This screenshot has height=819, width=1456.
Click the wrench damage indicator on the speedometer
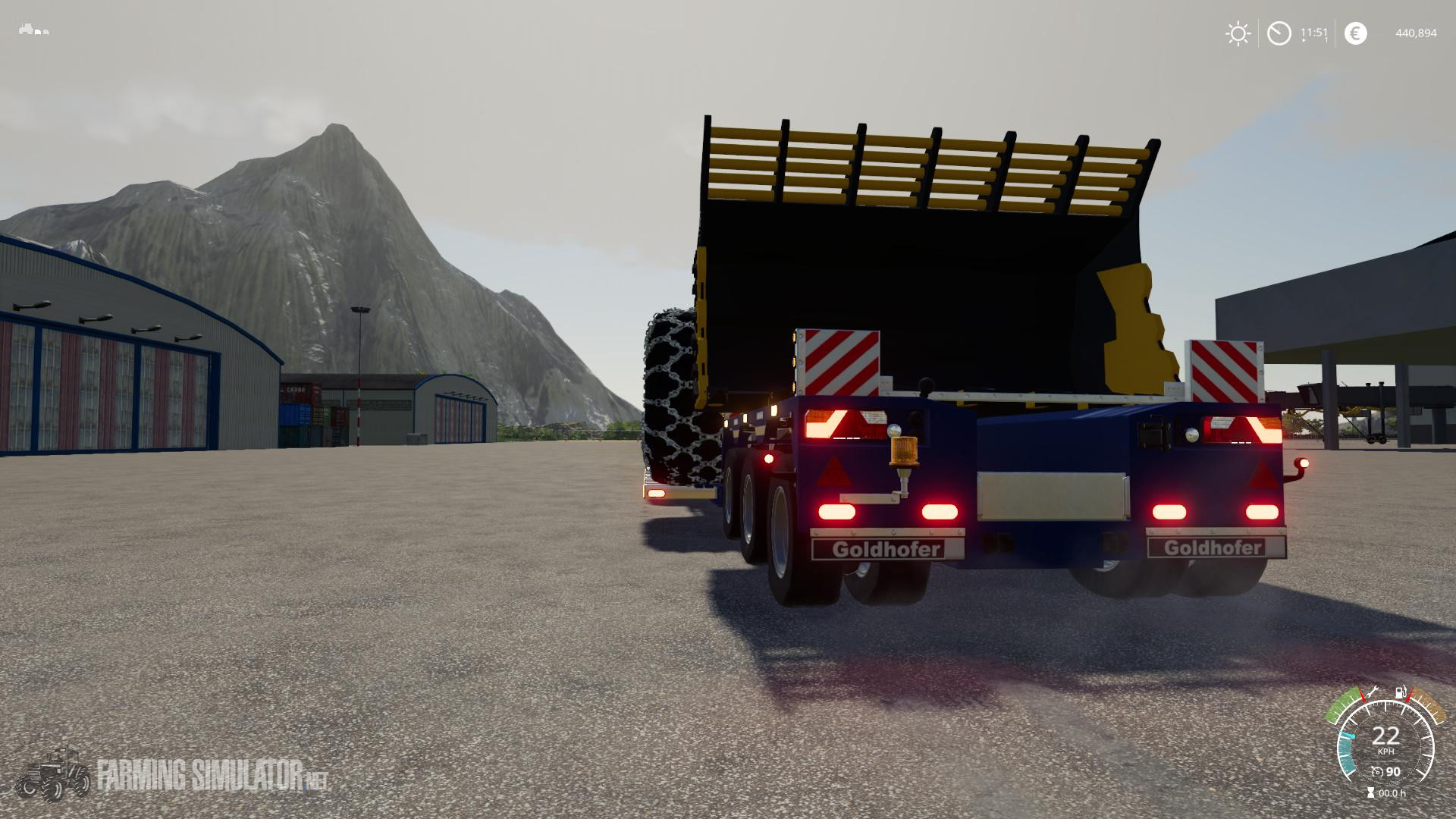point(1374,692)
